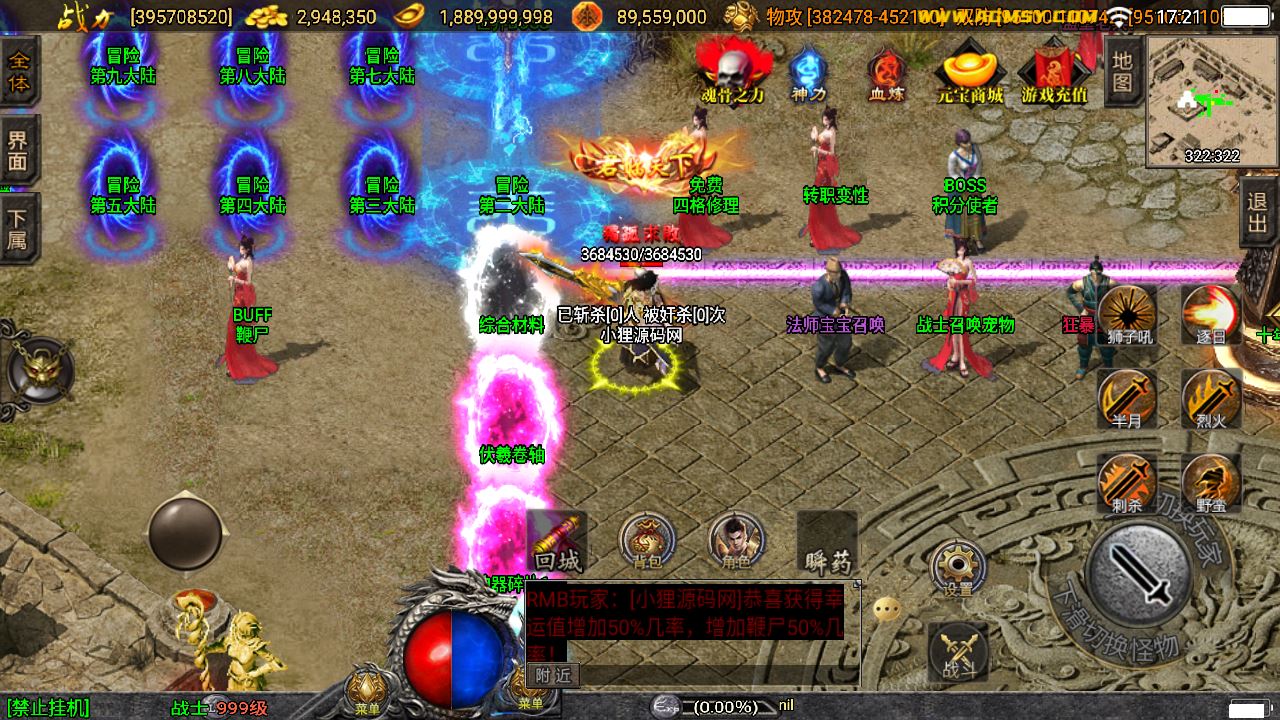Switch to the 界面 tab

[x=19, y=150]
